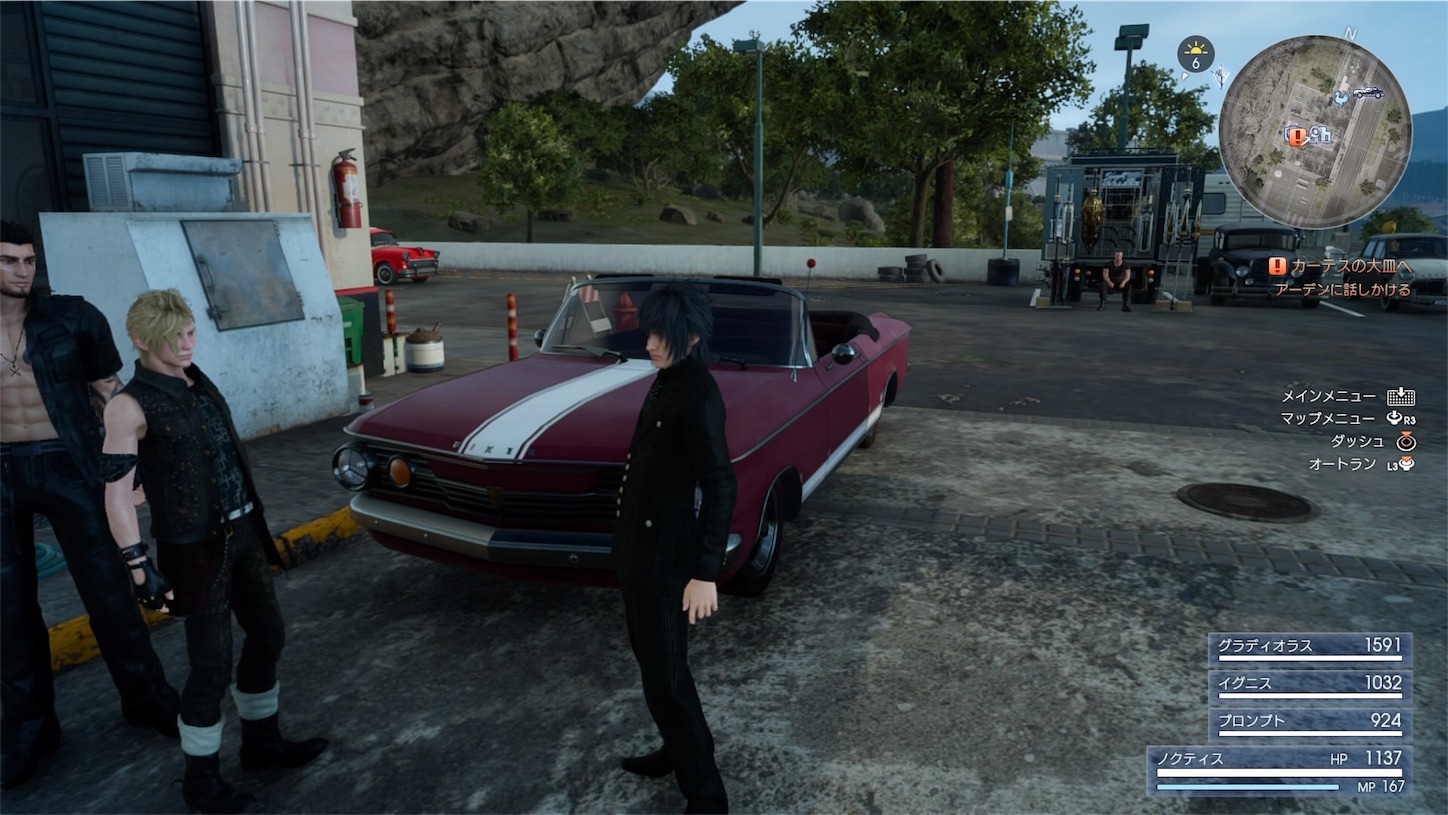Enable dash using the ダッシュ hint
The width and height of the screenshot is (1448, 815).
(1360, 441)
